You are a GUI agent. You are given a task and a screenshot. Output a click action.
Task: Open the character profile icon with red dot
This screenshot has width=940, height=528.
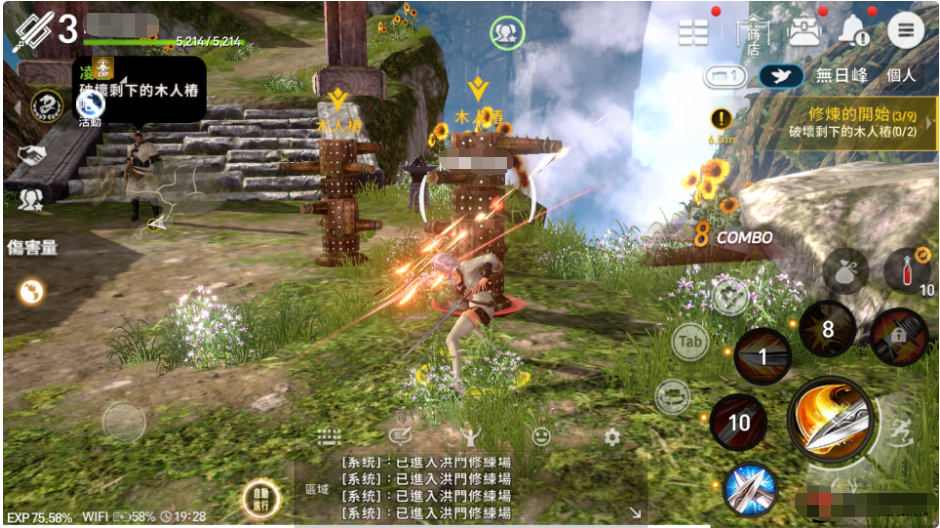click(x=803, y=31)
